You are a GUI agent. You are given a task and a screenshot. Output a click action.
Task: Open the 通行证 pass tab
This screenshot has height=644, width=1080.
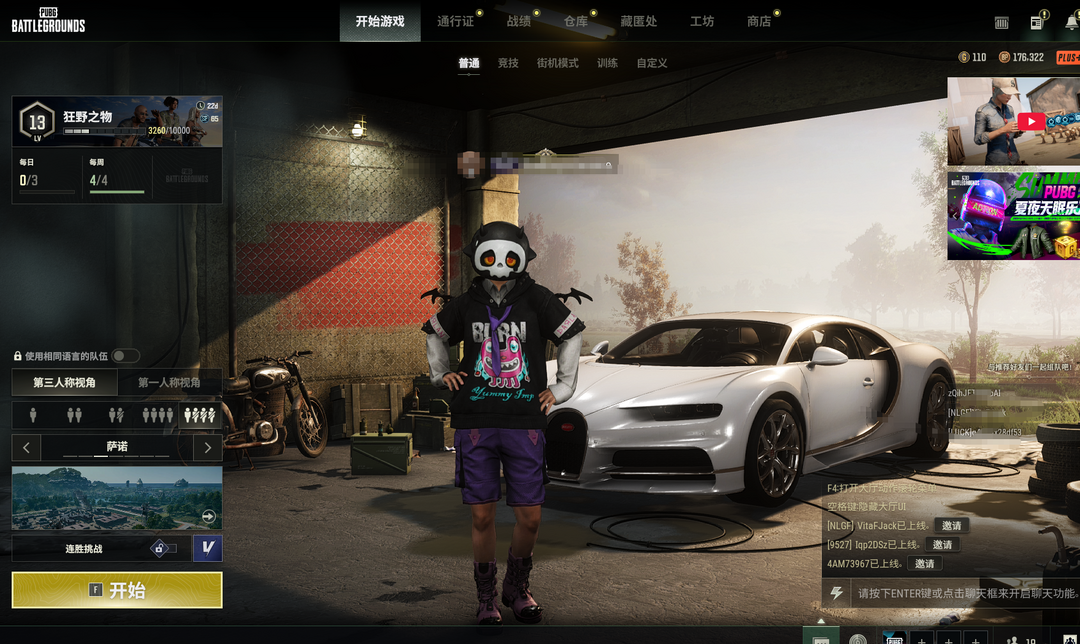pyautogui.click(x=455, y=21)
